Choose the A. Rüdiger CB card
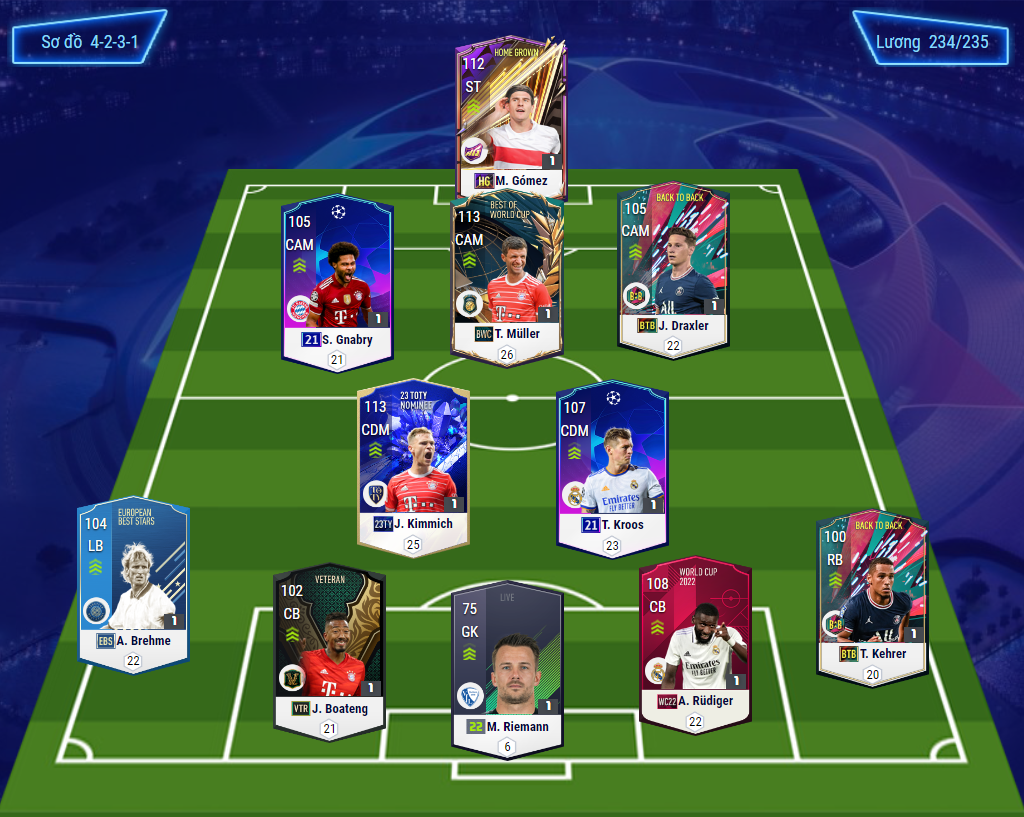This screenshot has height=817, width=1024. click(695, 640)
